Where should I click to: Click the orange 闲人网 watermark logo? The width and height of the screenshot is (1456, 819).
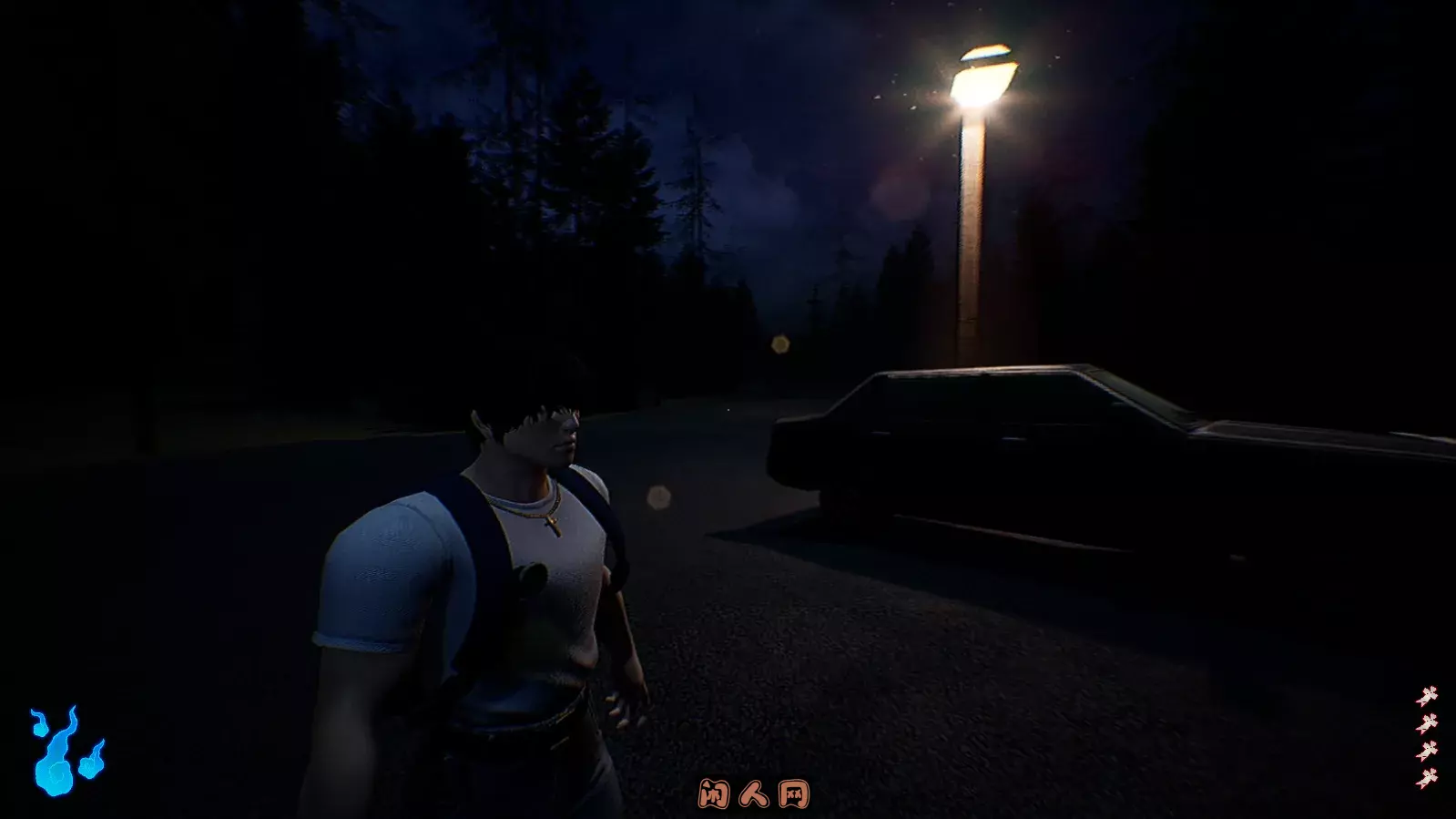pyautogui.click(x=753, y=794)
